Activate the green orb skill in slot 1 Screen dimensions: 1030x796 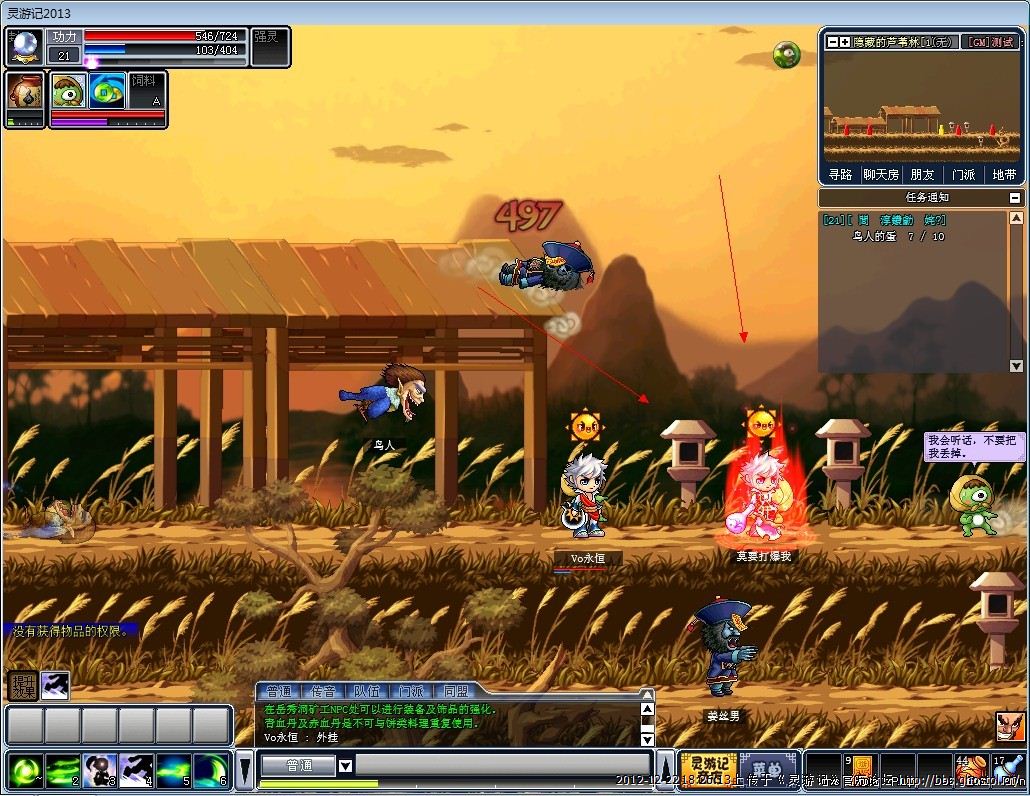pyautogui.click(x=24, y=771)
